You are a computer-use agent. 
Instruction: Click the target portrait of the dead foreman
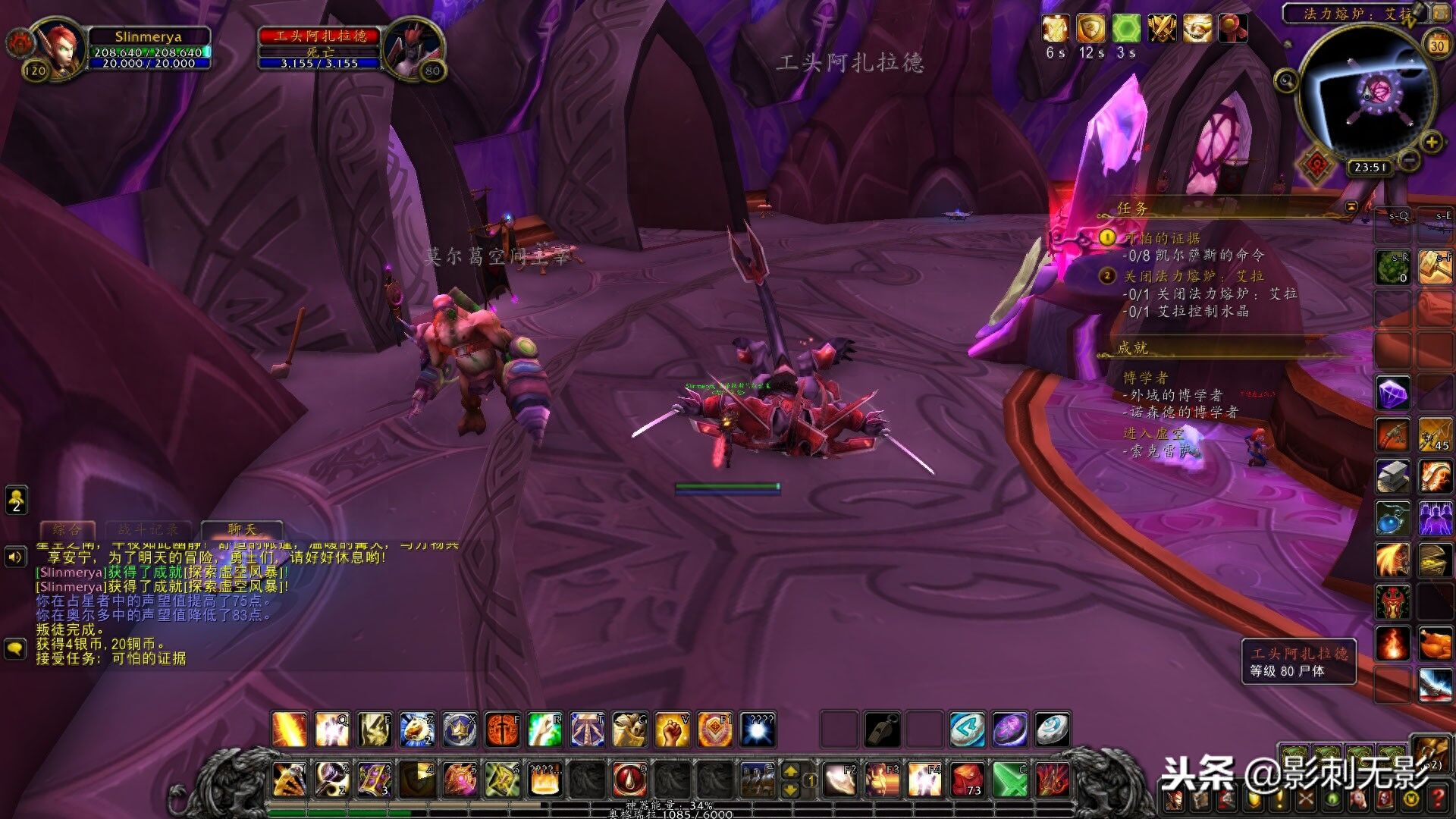[x=413, y=47]
